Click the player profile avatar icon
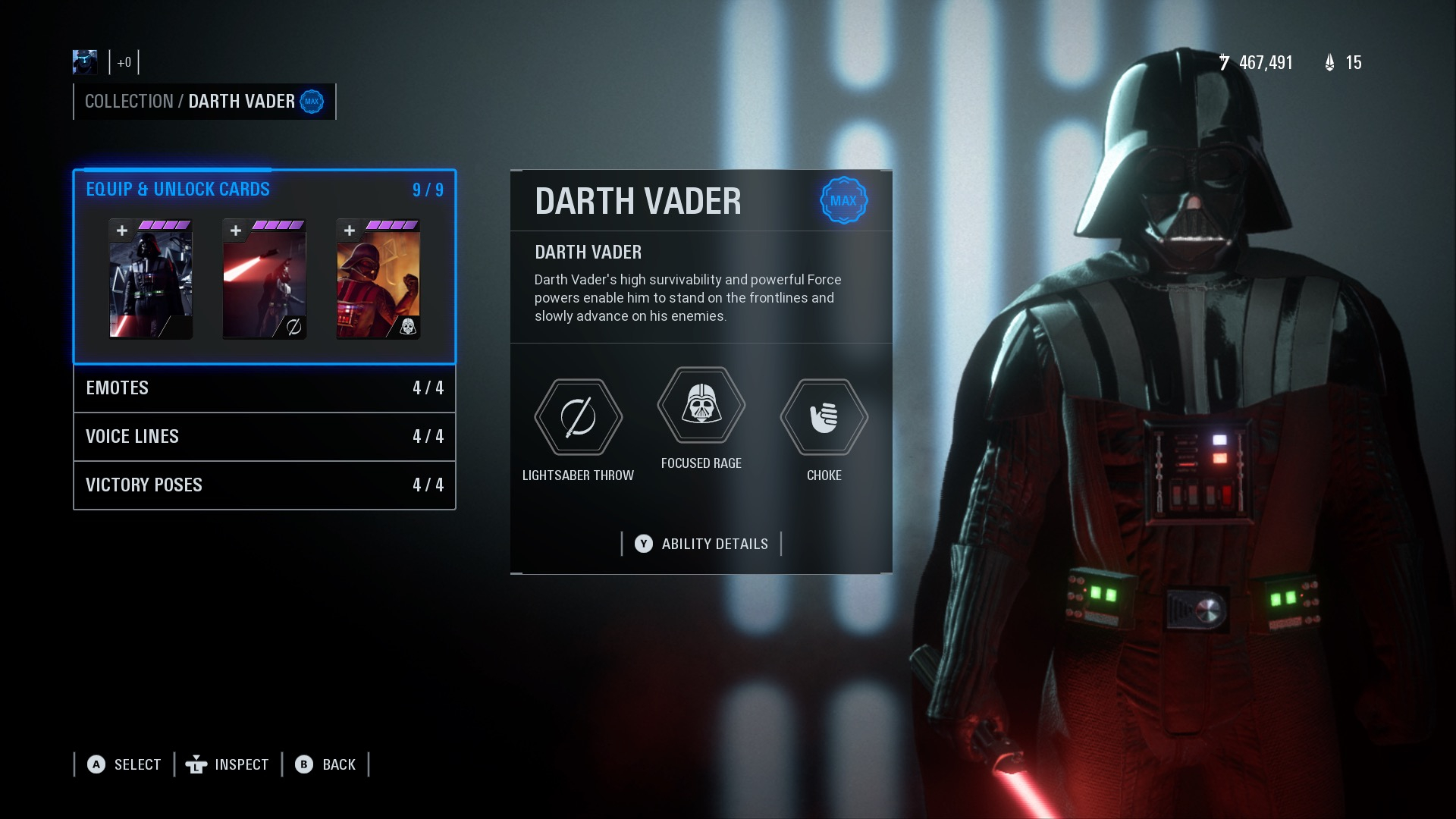This screenshot has width=1456, height=819. pos(85,62)
